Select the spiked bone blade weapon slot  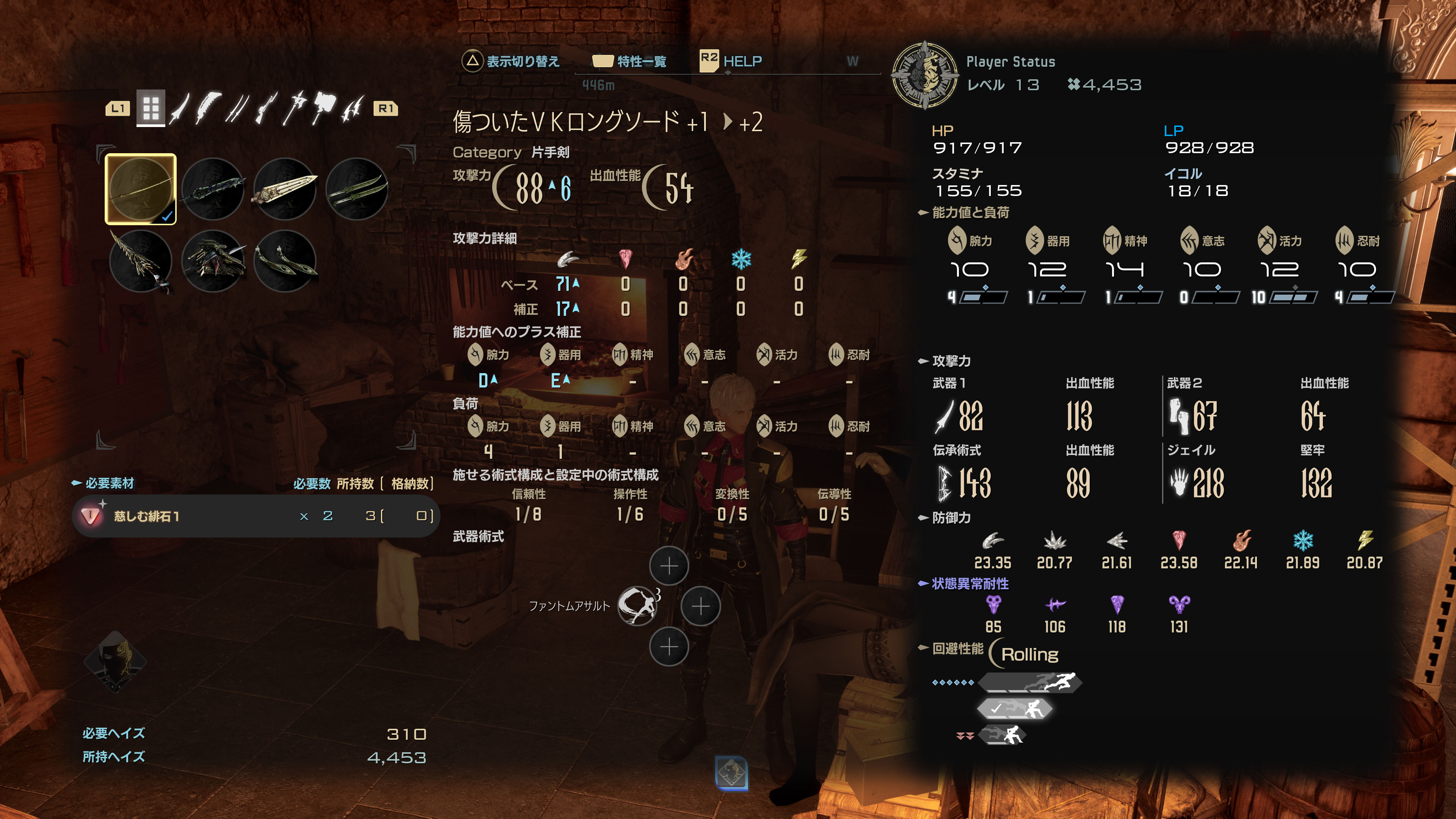pos(141,261)
